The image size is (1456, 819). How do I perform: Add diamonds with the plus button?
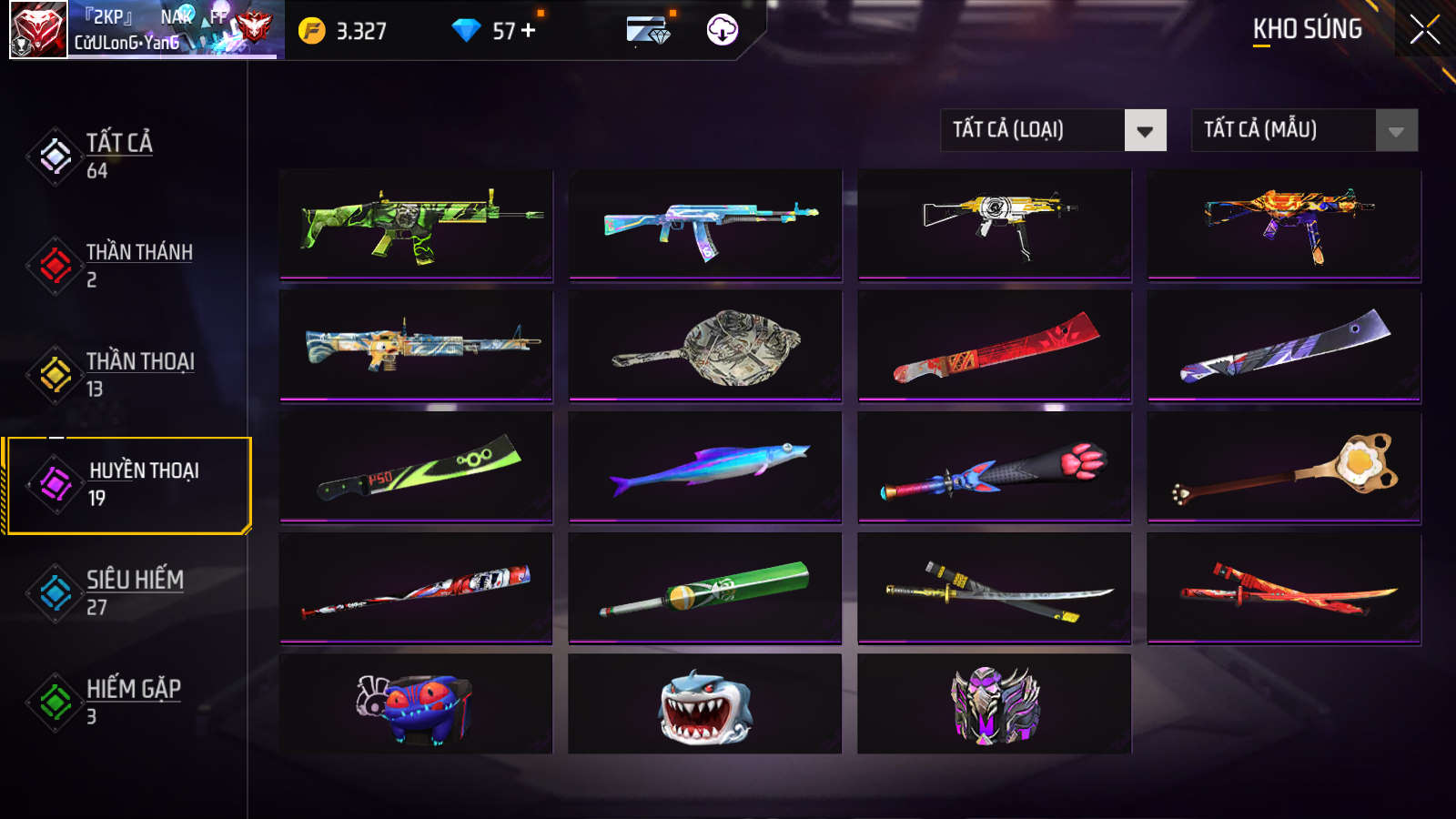(x=529, y=31)
